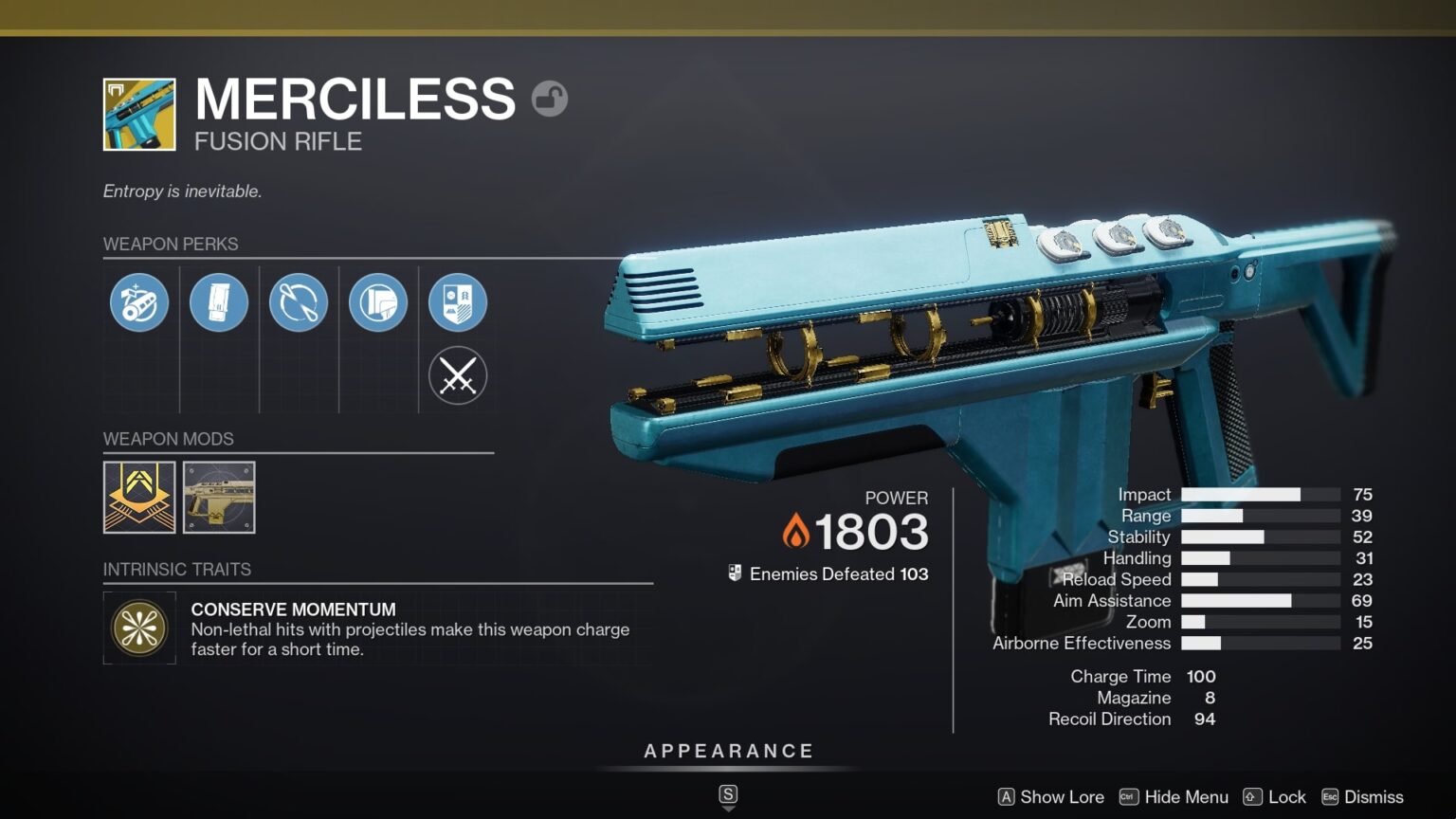Image resolution: width=1456 pixels, height=819 pixels.
Task: View the third weapon perk icon
Action: [x=298, y=301]
